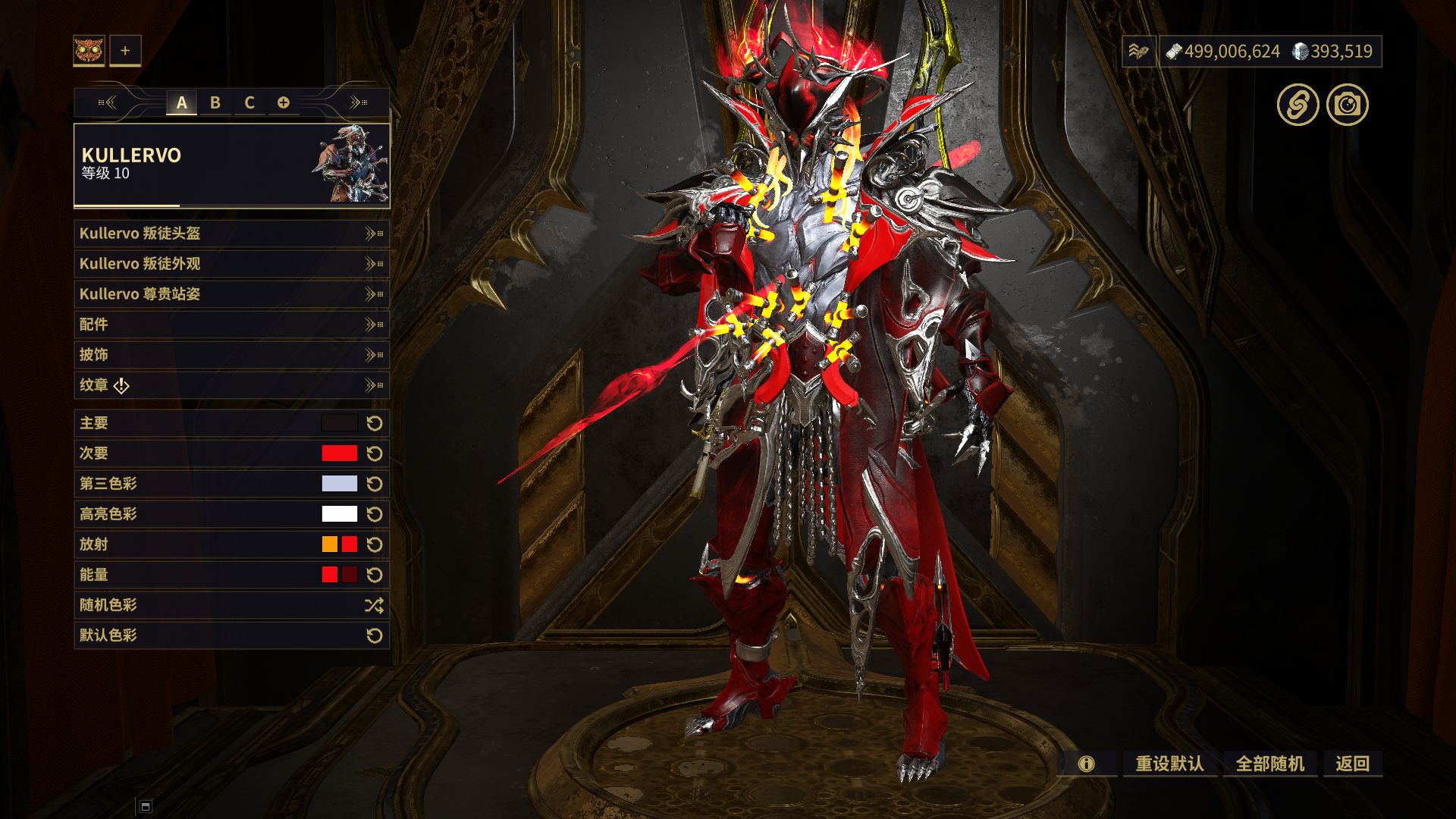Select appearance config tab C
This screenshot has height=819, width=1456.
[249, 102]
